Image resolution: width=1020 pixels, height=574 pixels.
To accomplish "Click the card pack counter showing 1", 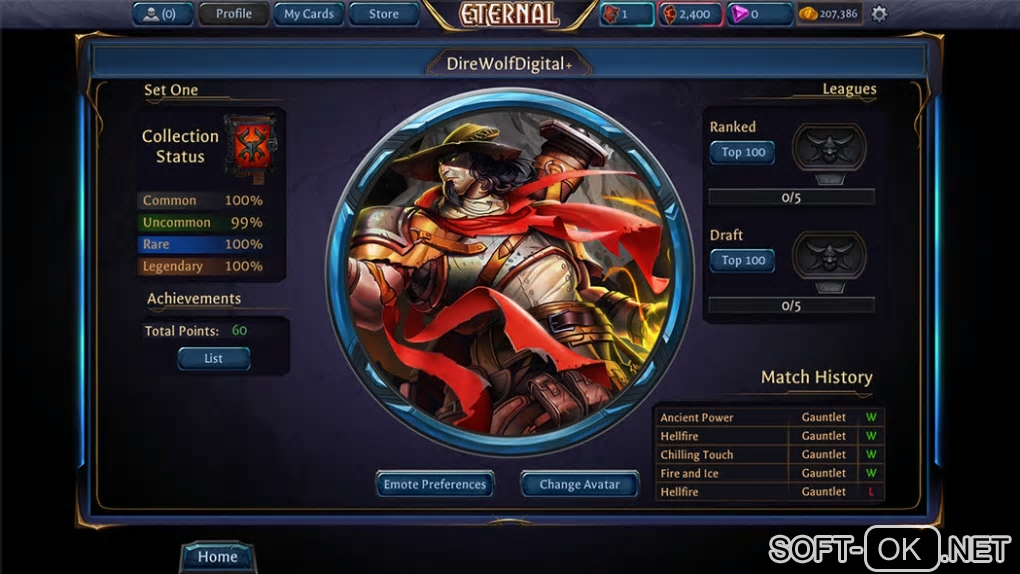I will click(626, 14).
